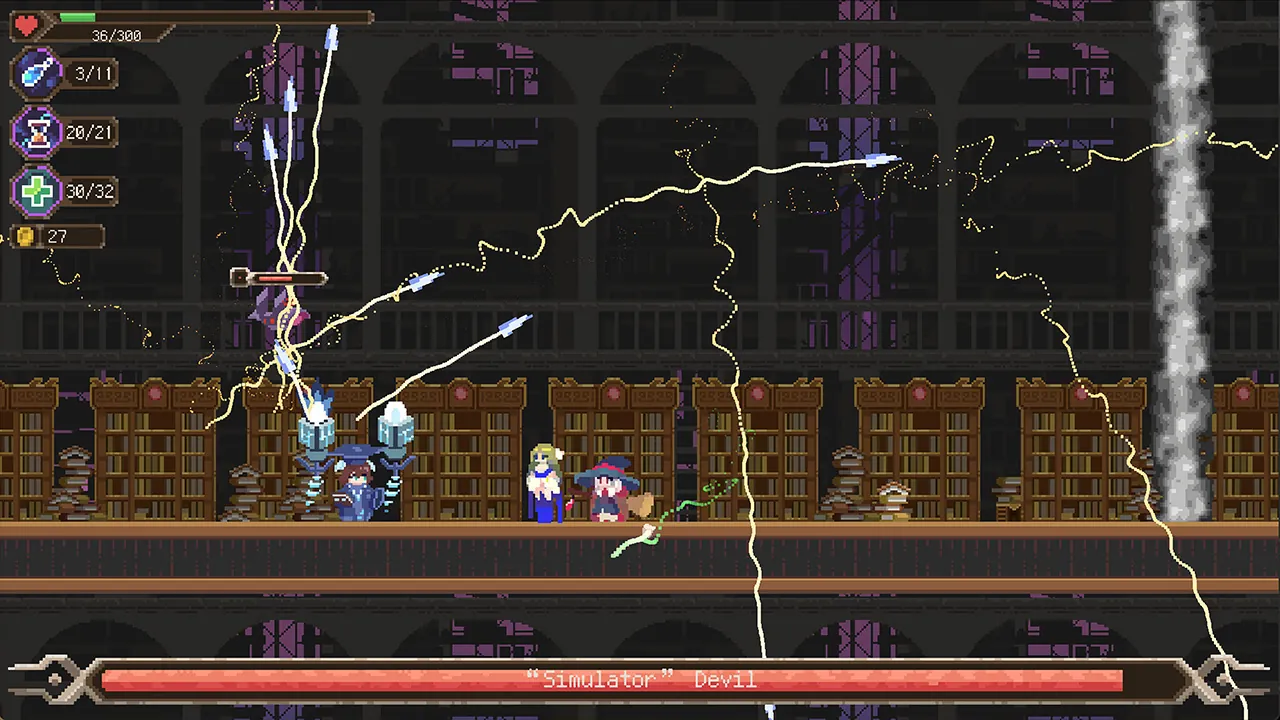
Task: Click the potion count reading 3/11
Action: coord(92,73)
